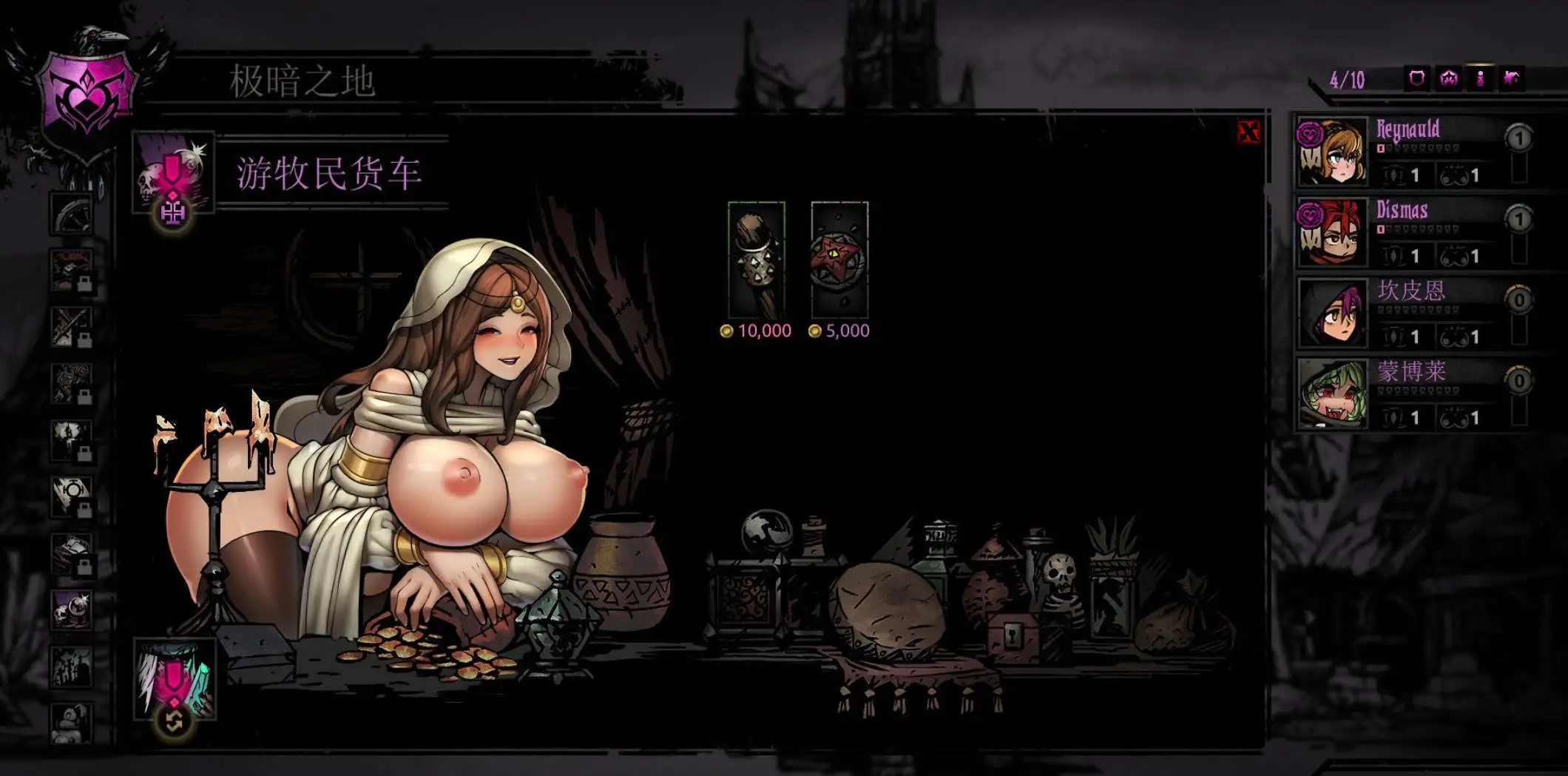Sort roster using the figure silhouette icon
This screenshot has width=1568, height=776.
[x=1480, y=78]
